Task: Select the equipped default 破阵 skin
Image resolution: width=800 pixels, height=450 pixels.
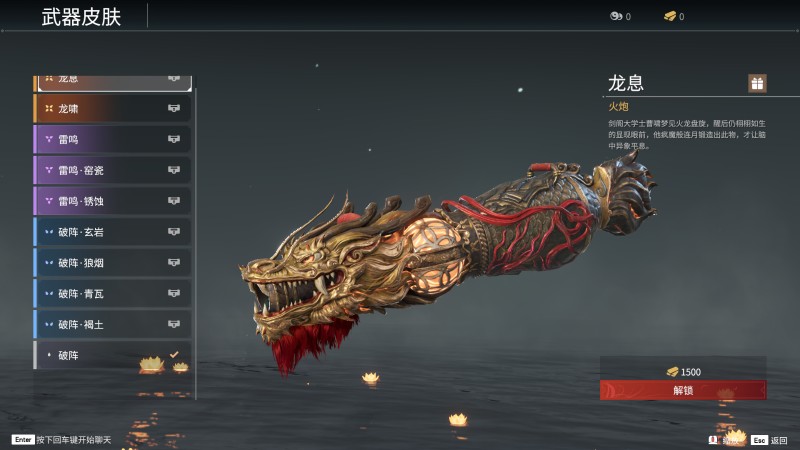Action: tap(112, 355)
